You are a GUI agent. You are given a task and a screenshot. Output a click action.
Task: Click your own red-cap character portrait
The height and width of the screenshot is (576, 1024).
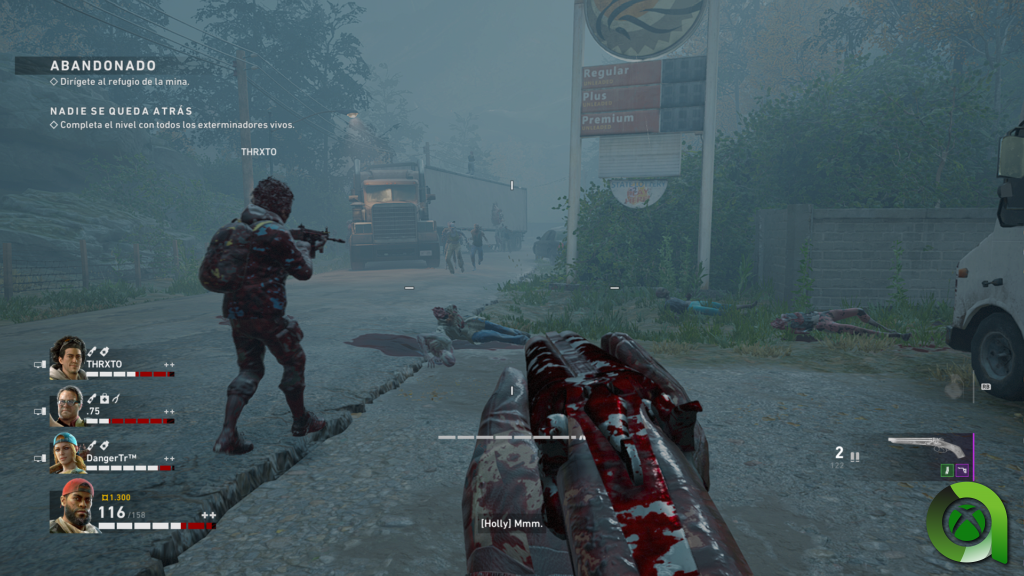(74, 505)
